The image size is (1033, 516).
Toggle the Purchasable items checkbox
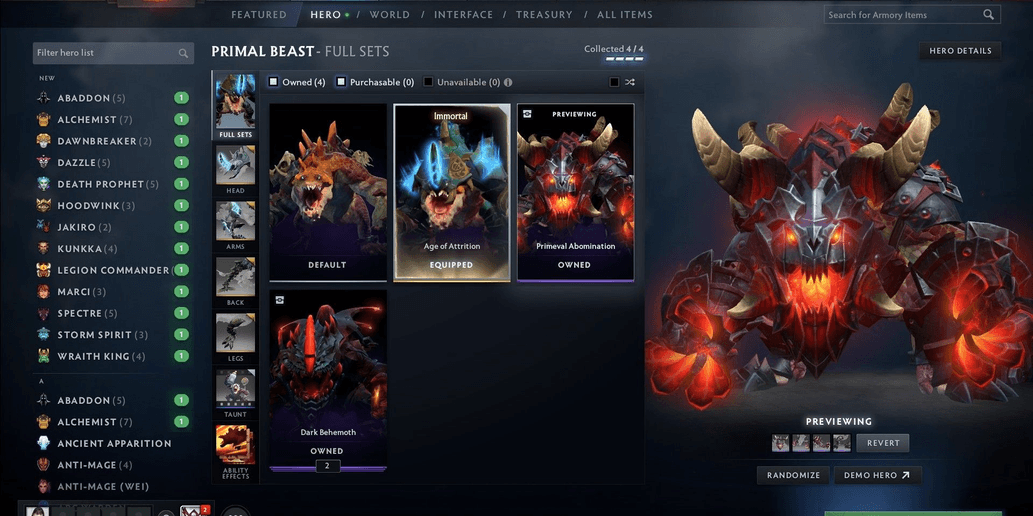(341, 82)
